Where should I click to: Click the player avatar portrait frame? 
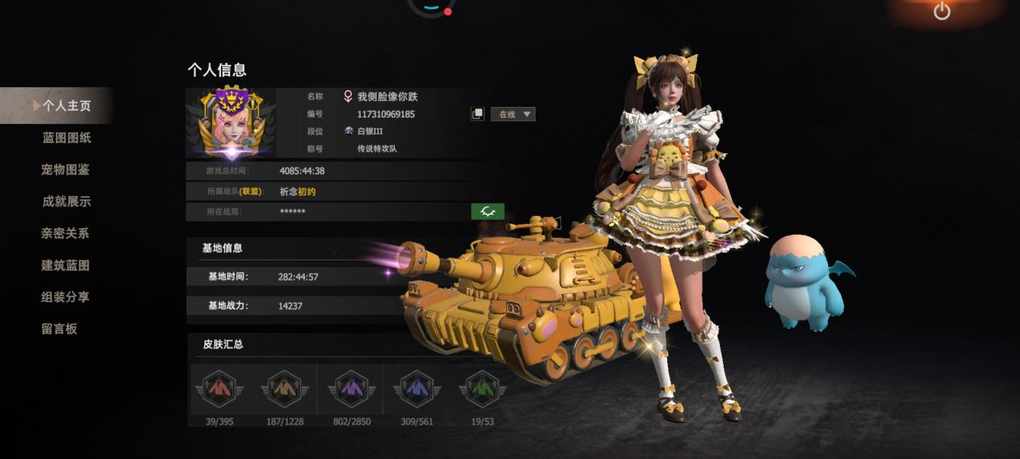pyautogui.click(x=231, y=123)
